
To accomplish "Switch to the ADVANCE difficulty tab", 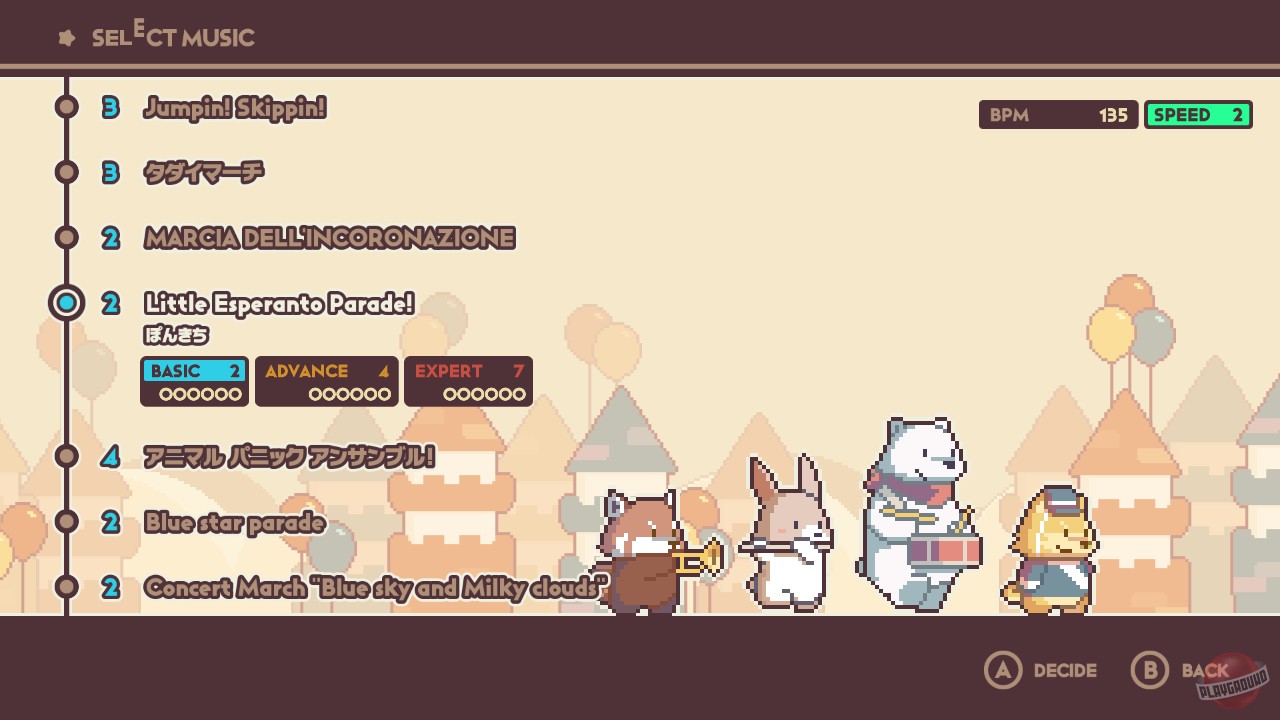I will tap(326, 381).
